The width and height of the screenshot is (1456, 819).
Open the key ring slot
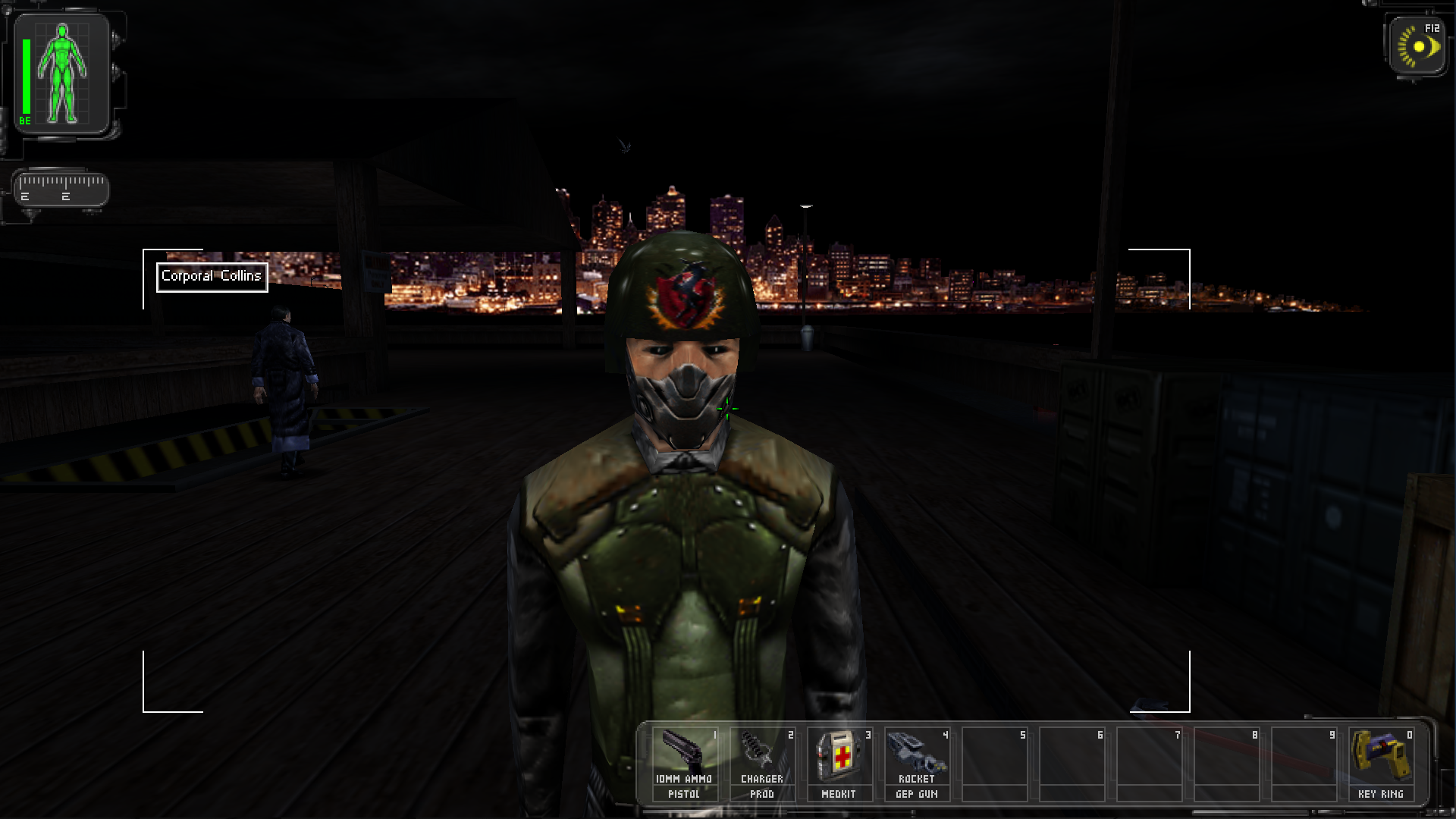[1380, 763]
